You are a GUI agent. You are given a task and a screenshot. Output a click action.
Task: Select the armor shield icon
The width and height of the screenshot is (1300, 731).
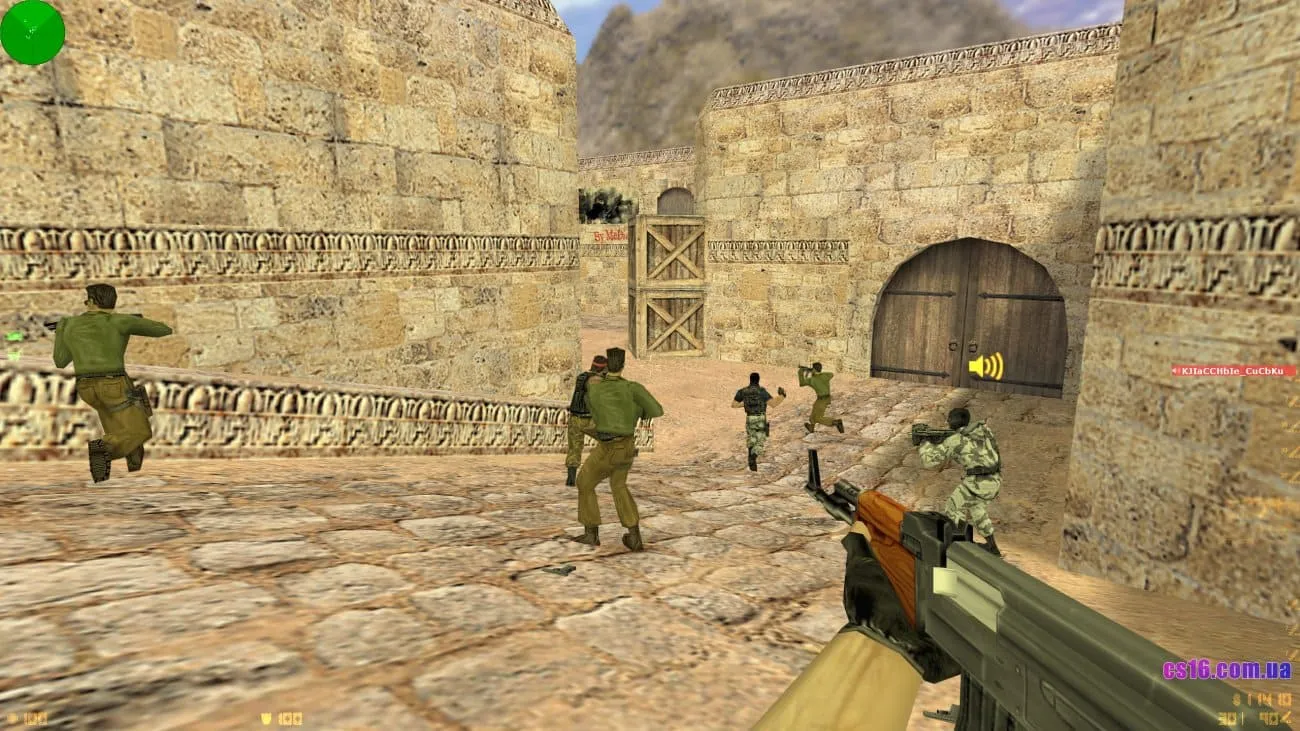(x=265, y=718)
